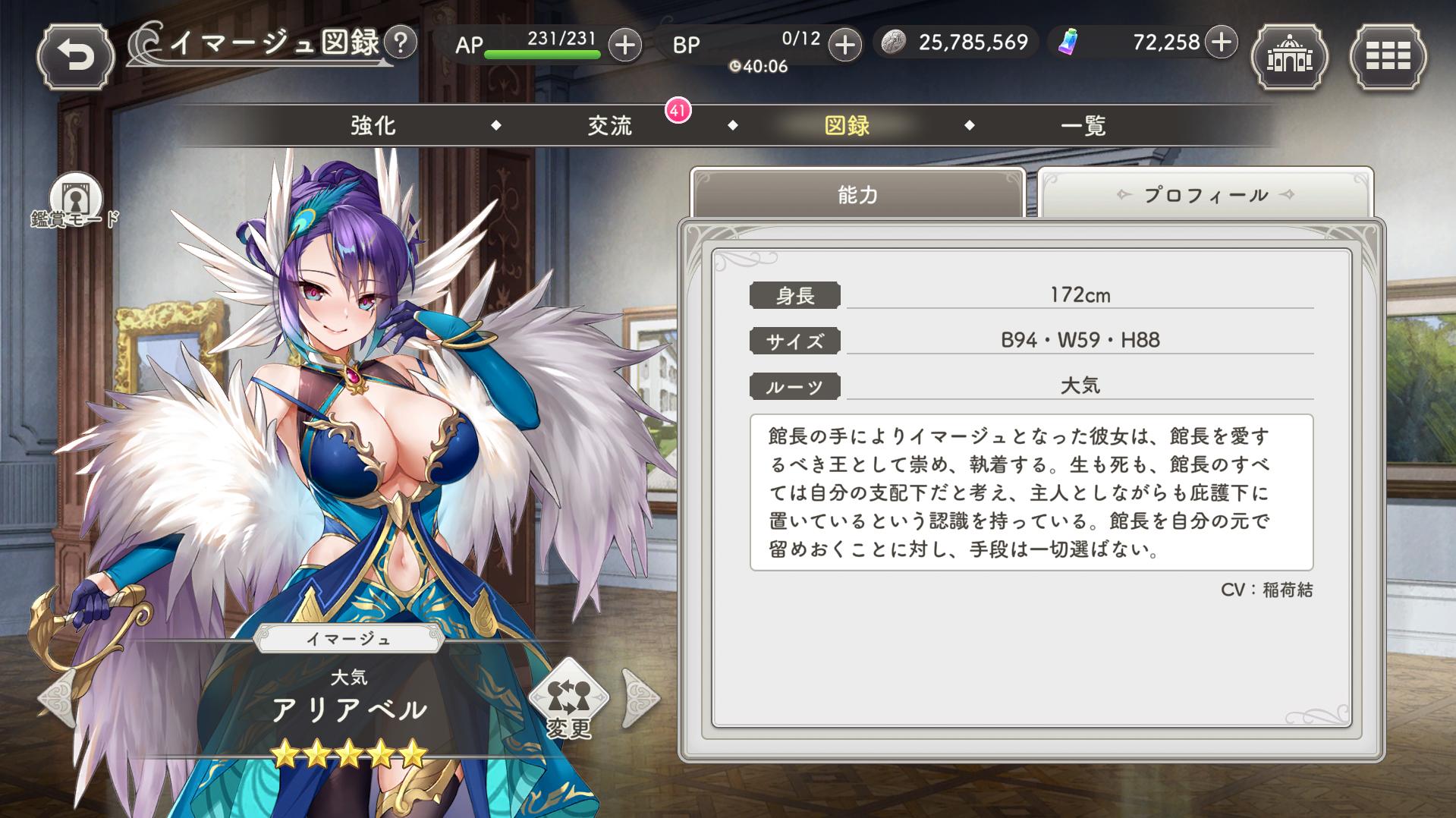Show the previous character with left arrow
Screen dimensions: 1456x818
pos(57,697)
